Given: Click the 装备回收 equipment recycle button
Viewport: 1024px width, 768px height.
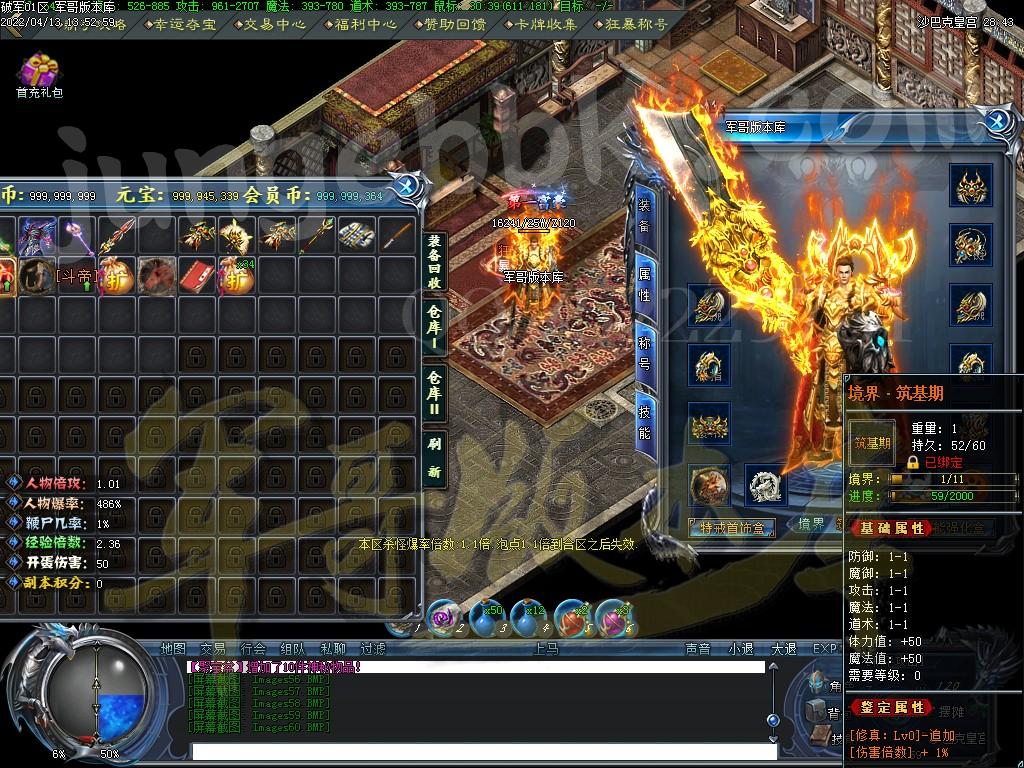Looking at the screenshot, I should coord(434,259).
